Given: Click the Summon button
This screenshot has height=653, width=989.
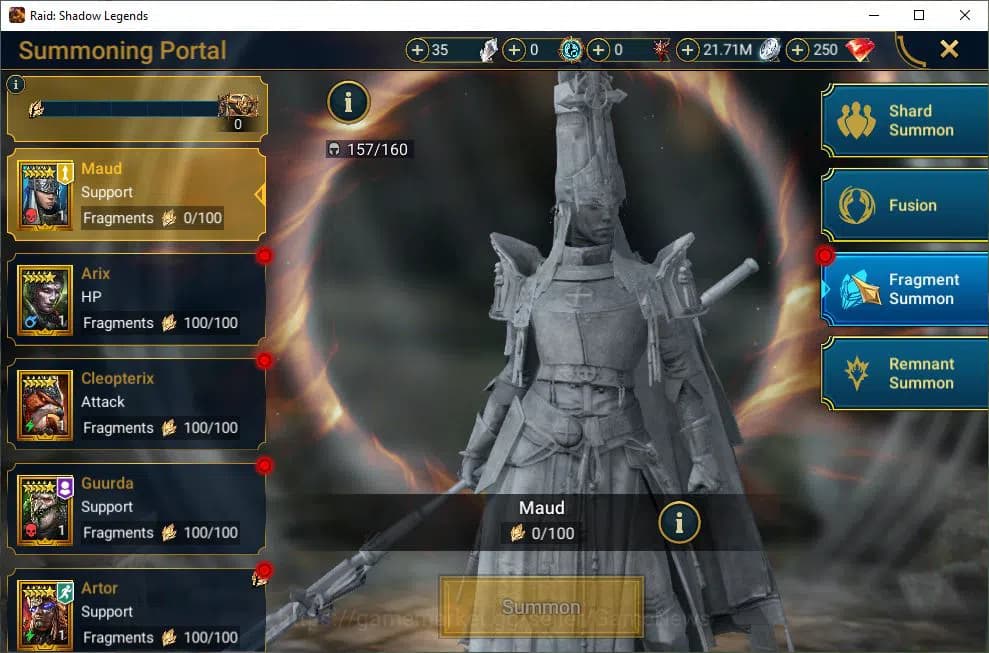Looking at the screenshot, I should tap(541, 607).
